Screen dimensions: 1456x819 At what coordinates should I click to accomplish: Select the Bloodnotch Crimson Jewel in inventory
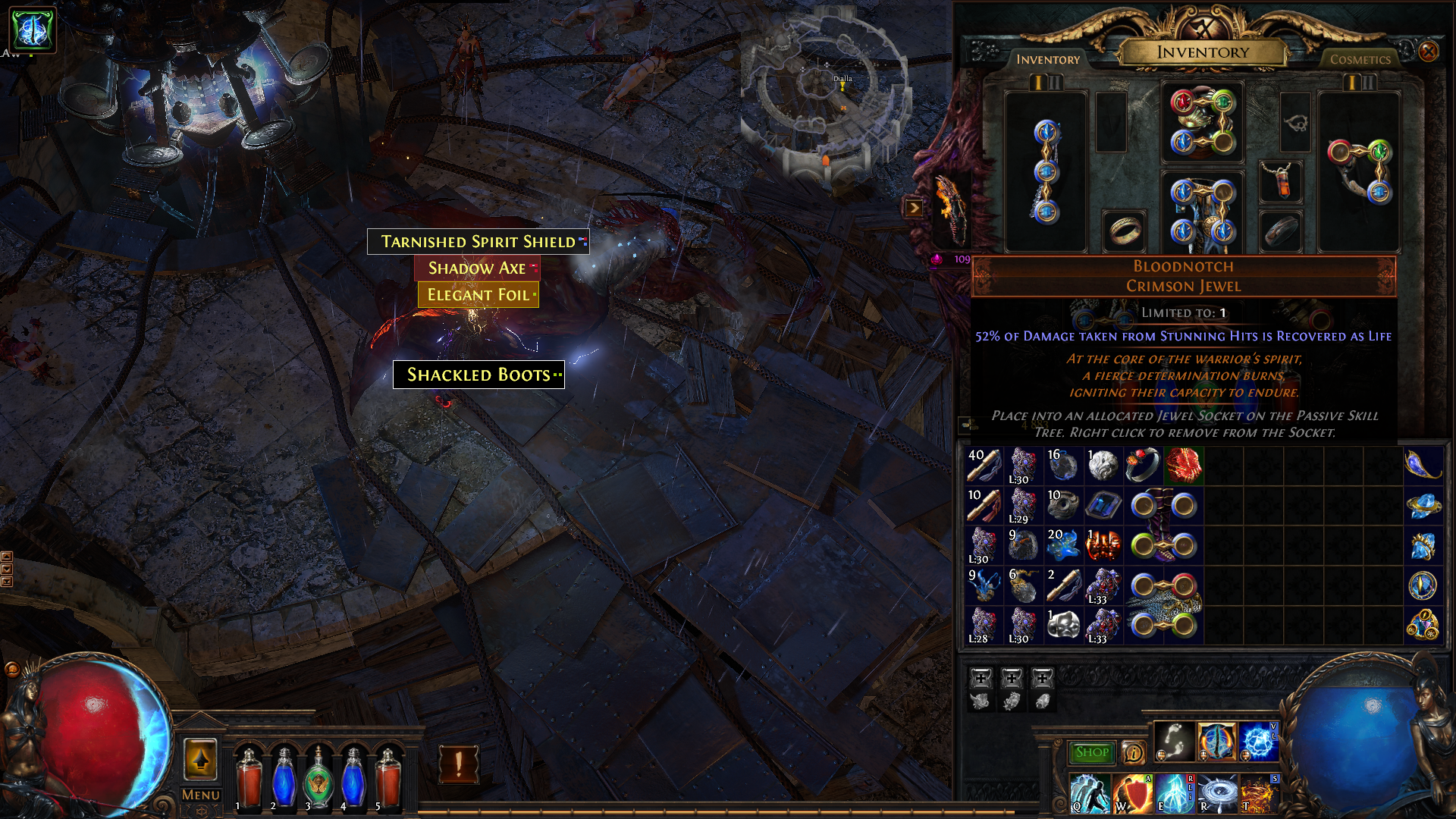(1183, 465)
